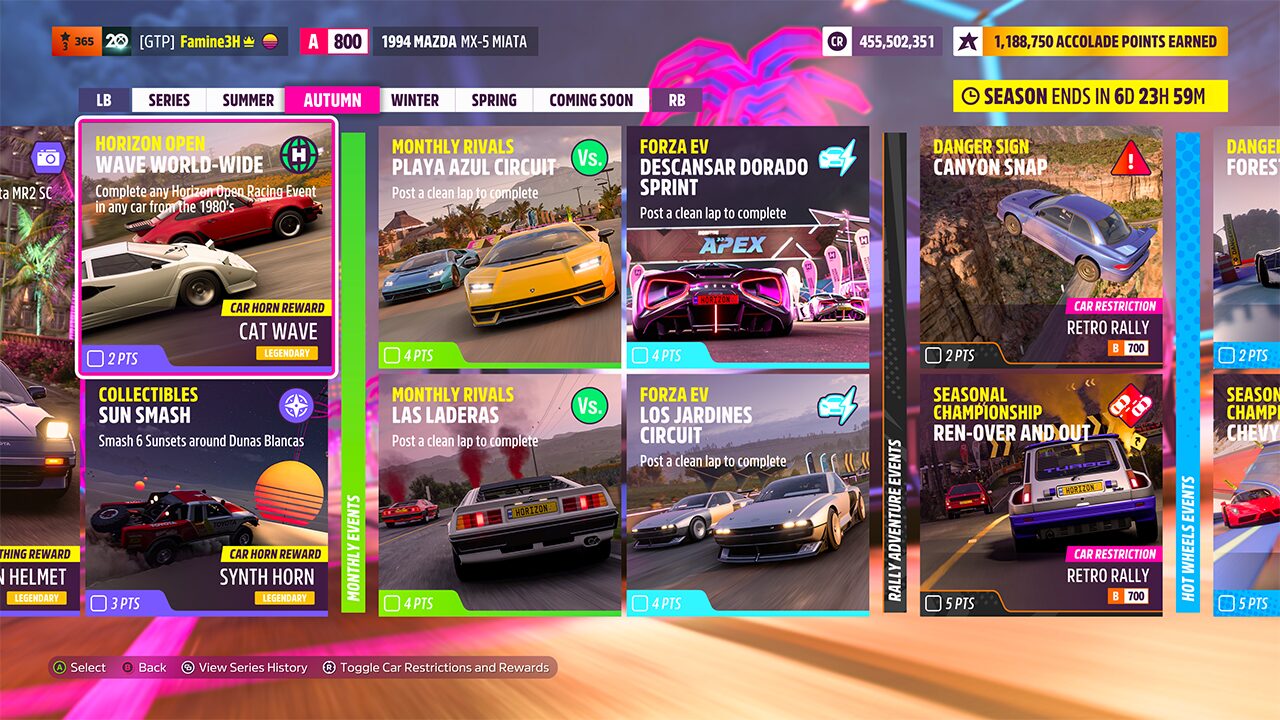The image size is (1280, 720).
Task: Show the Spring season tab
Action: (494, 100)
